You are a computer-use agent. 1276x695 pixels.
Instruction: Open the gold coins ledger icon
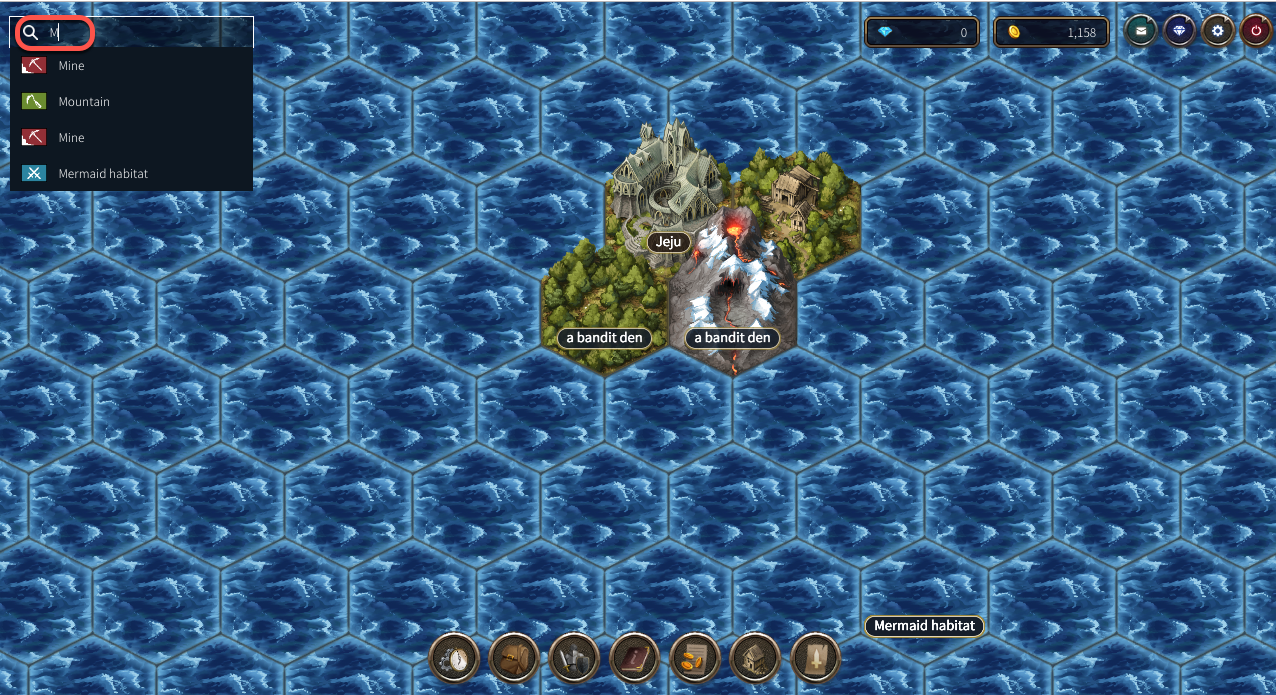pyautogui.click(x=695, y=659)
